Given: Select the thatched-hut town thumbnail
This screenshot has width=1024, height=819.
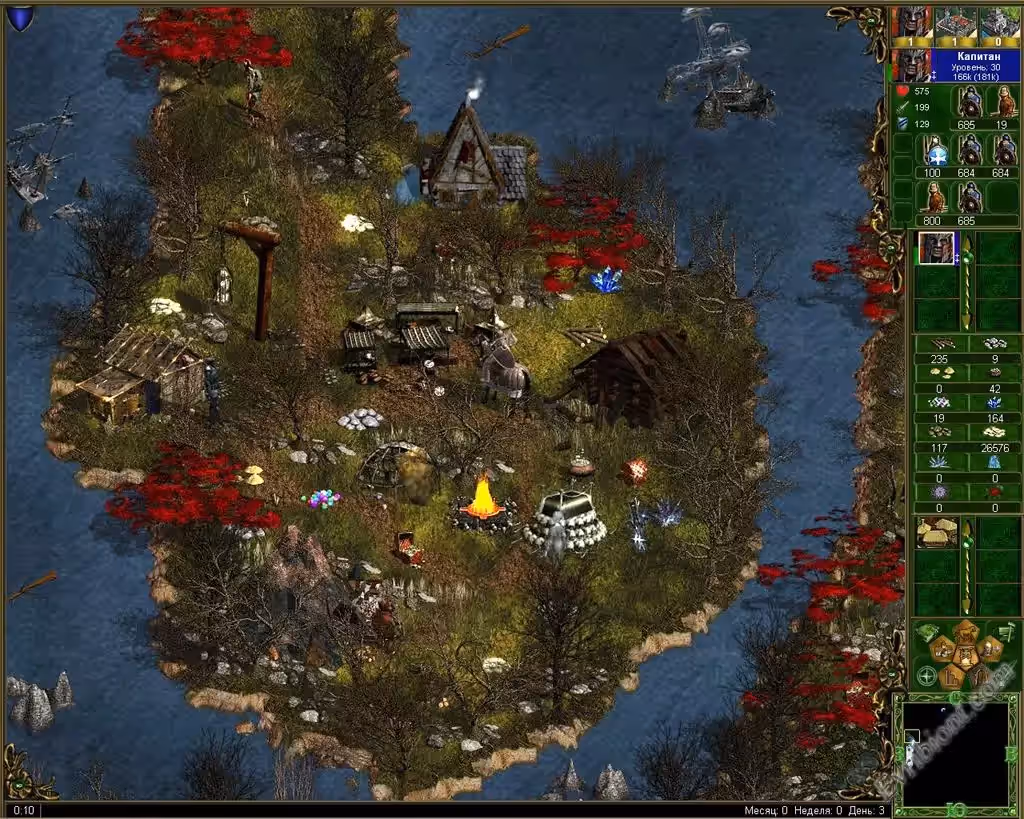Looking at the screenshot, I should (x=936, y=532).
